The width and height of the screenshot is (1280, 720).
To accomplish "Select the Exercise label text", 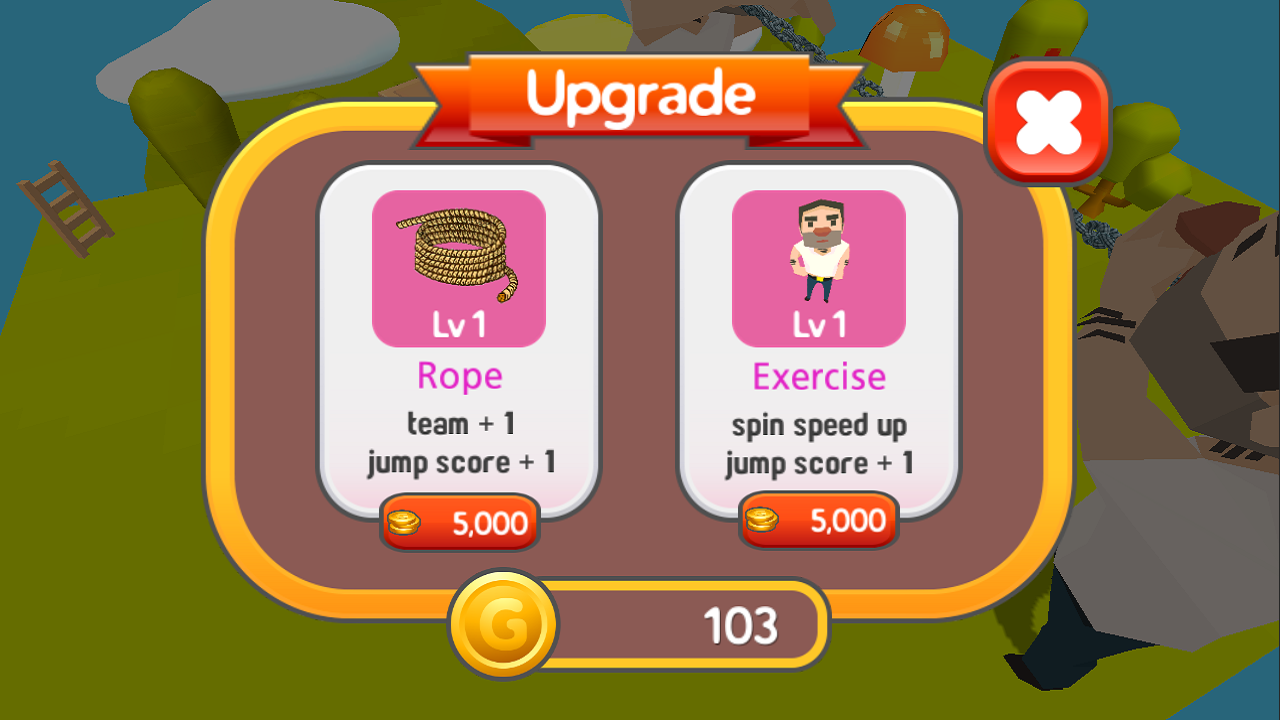I will pos(818,377).
